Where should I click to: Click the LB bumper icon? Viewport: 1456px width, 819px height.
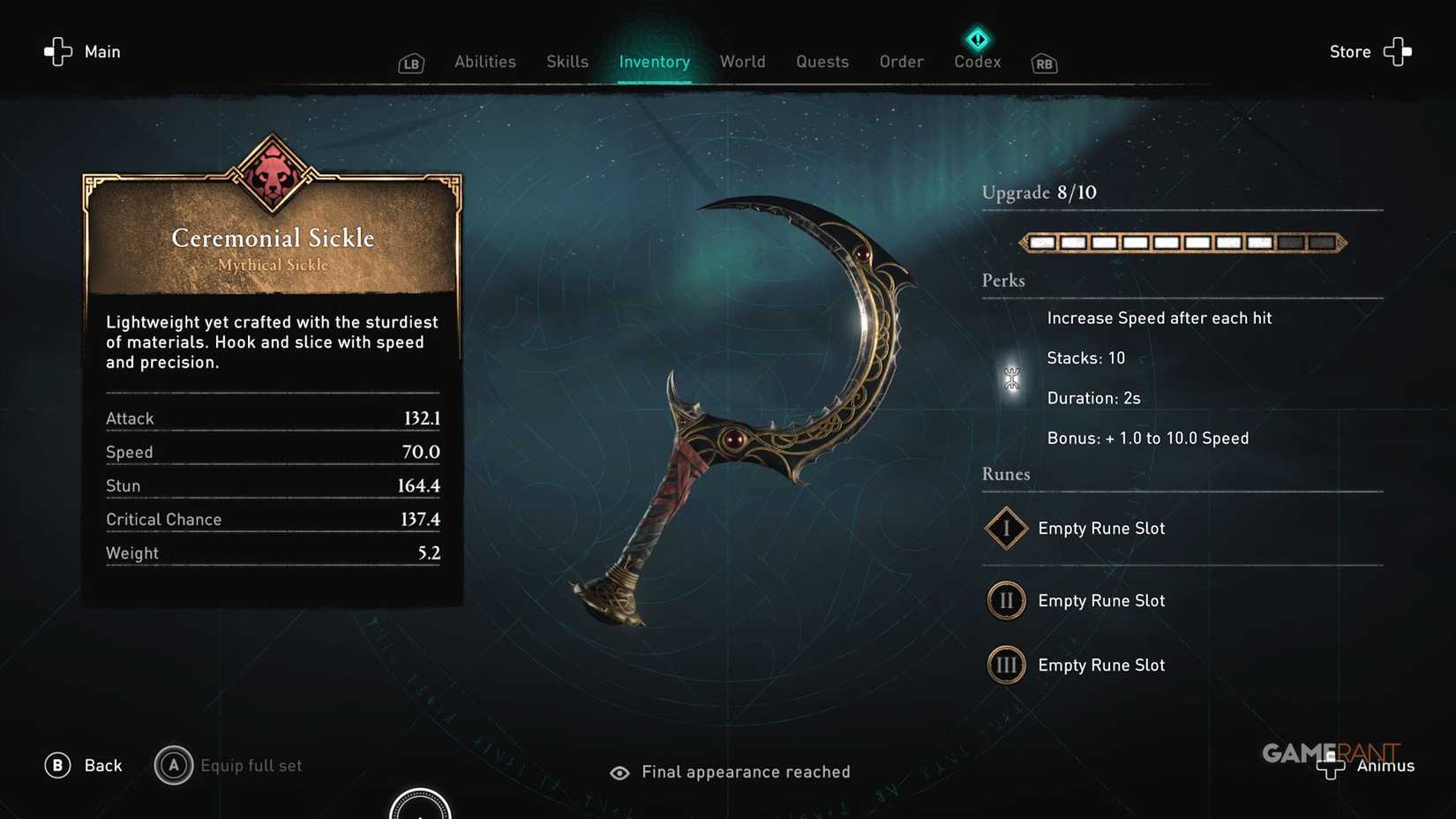pos(410,63)
